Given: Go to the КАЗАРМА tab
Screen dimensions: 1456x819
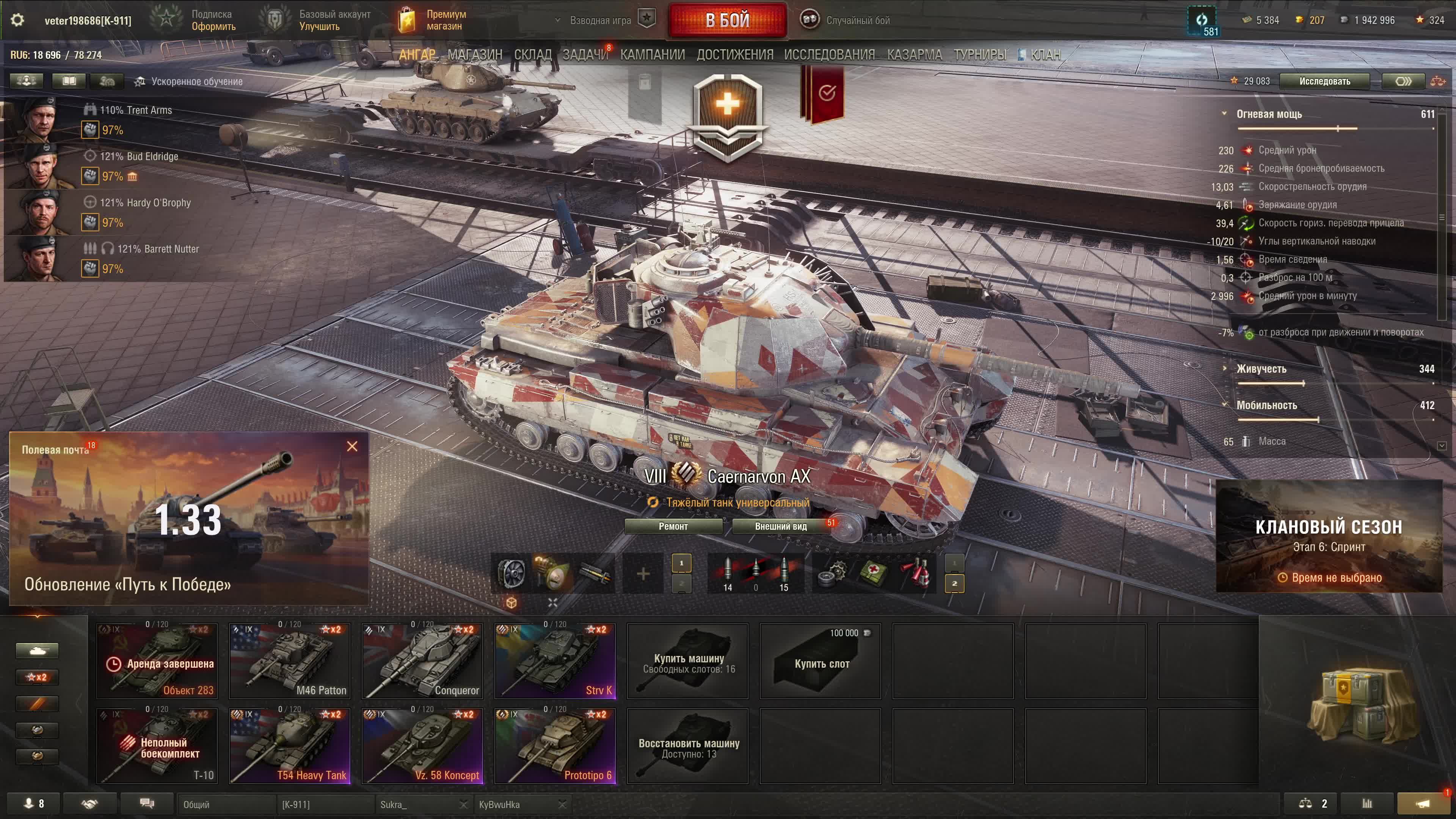Looking at the screenshot, I should [x=914, y=55].
